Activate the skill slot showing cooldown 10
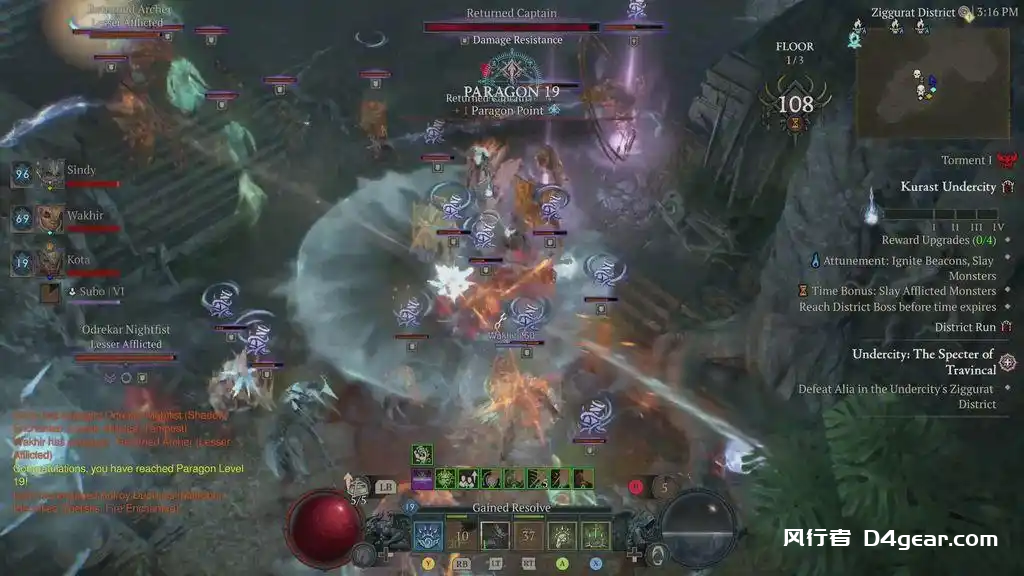This screenshot has height=576, width=1024. tap(462, 536)
